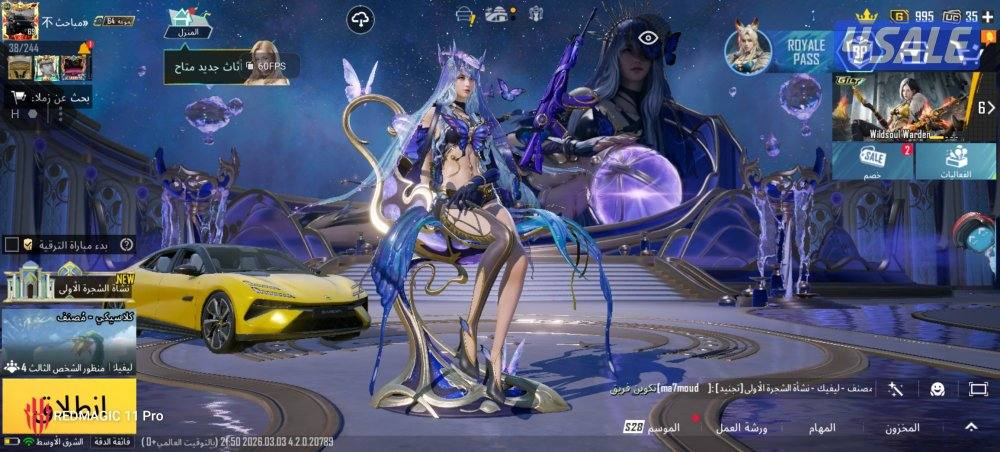Open the SALE discount shop tile
Image resolution: width=1000 pixels, height=452 pixels.
point(872,162)
